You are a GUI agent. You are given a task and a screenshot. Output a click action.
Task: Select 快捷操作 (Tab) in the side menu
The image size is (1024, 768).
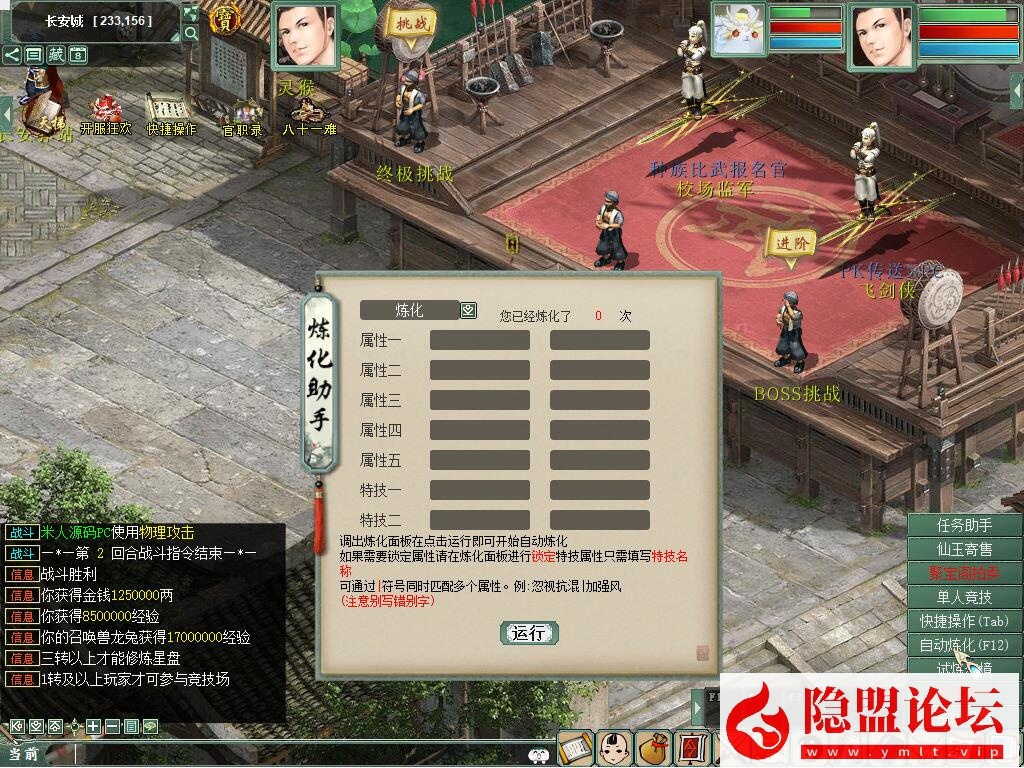[964, 621]
